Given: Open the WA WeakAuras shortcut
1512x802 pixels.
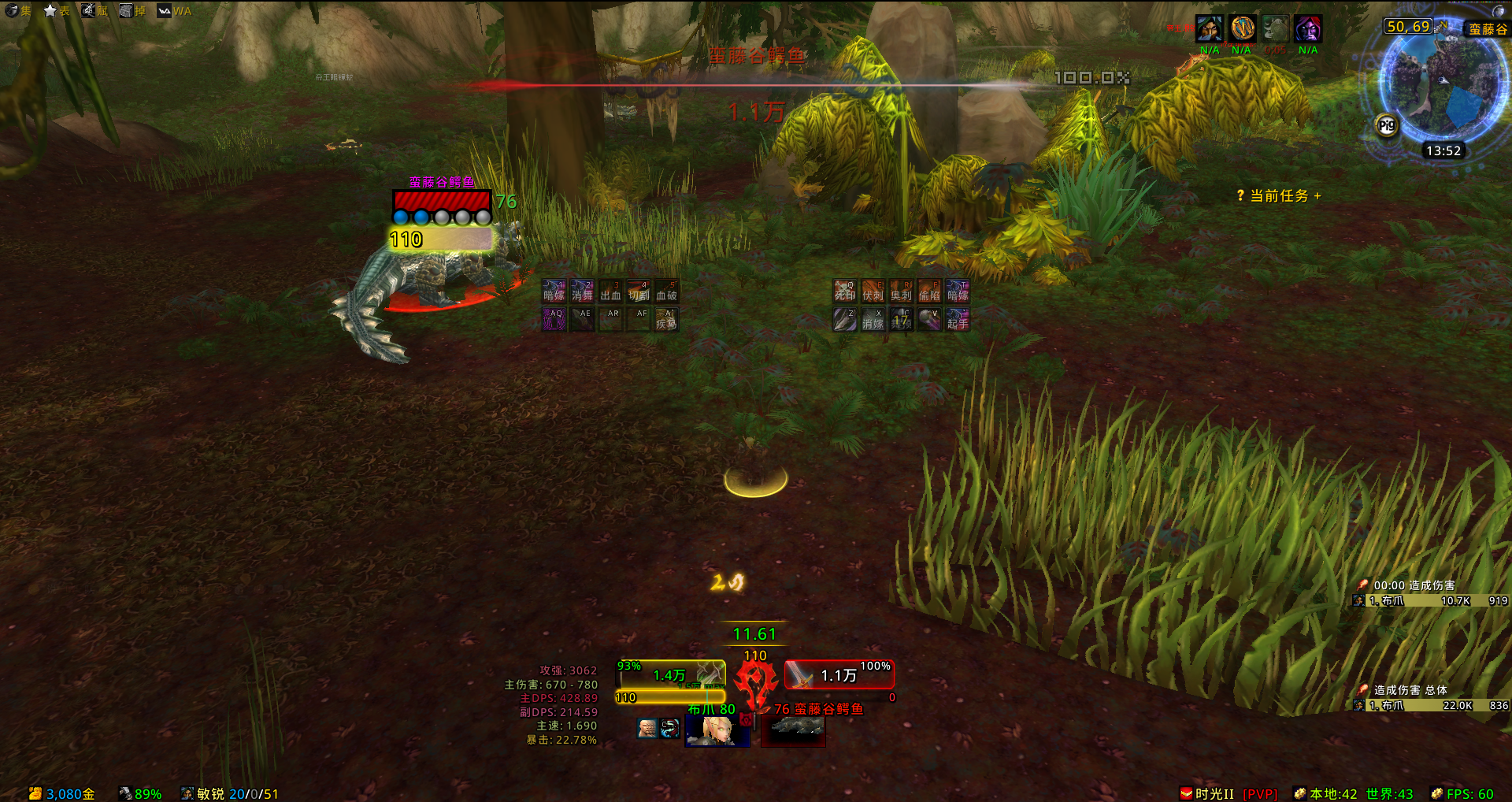Looking at the screenshot, I should (x=175, y=11).
